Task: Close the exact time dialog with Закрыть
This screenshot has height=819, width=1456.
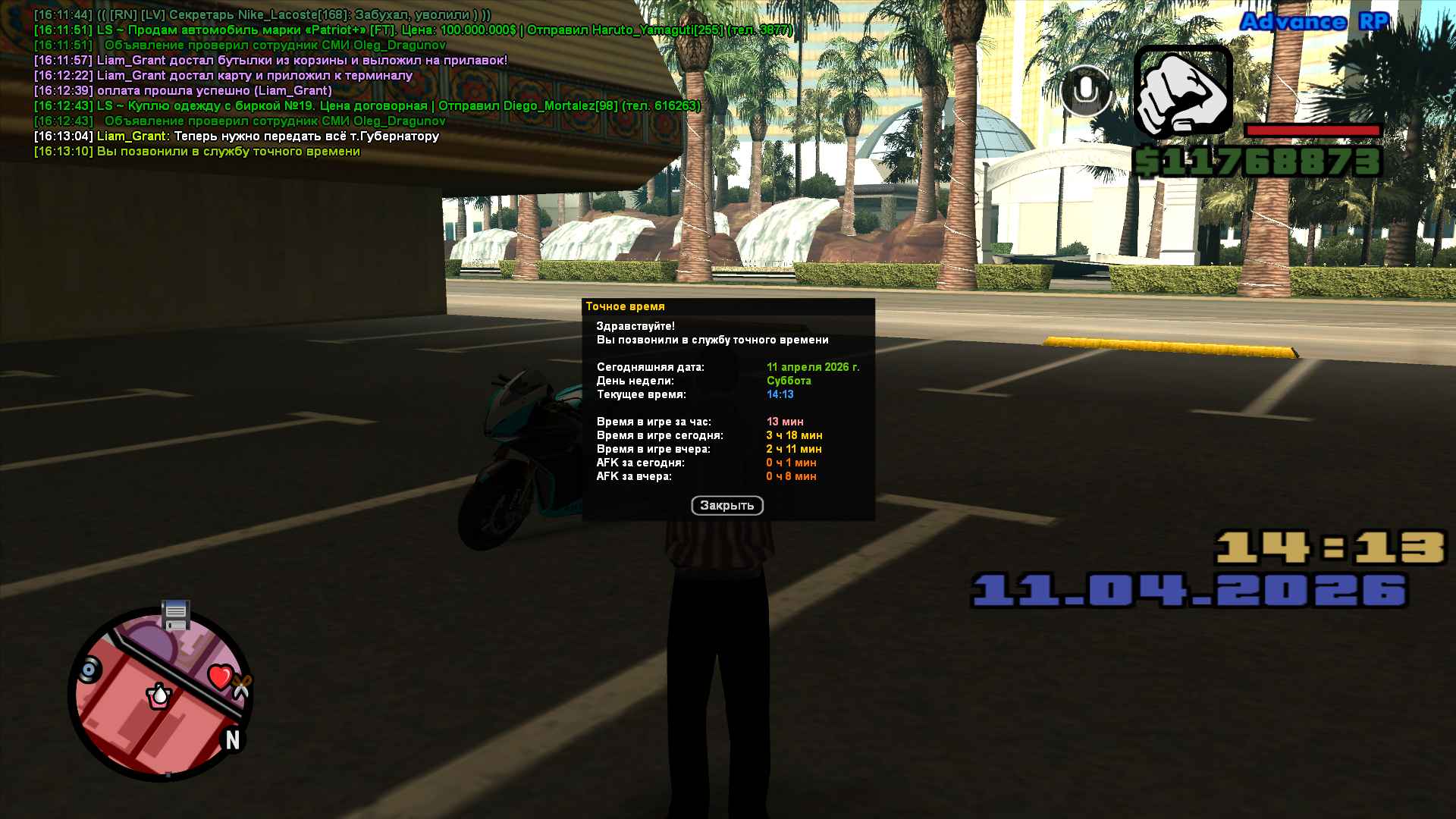Action: coord(726,505)
